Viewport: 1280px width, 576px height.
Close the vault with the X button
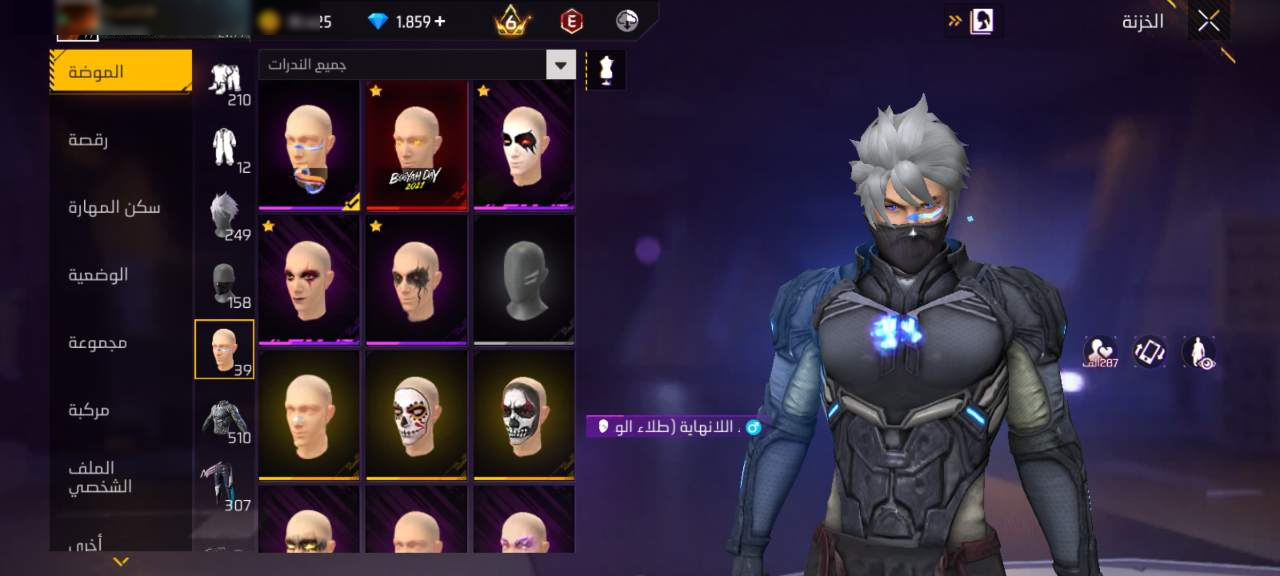(1208, 21)
